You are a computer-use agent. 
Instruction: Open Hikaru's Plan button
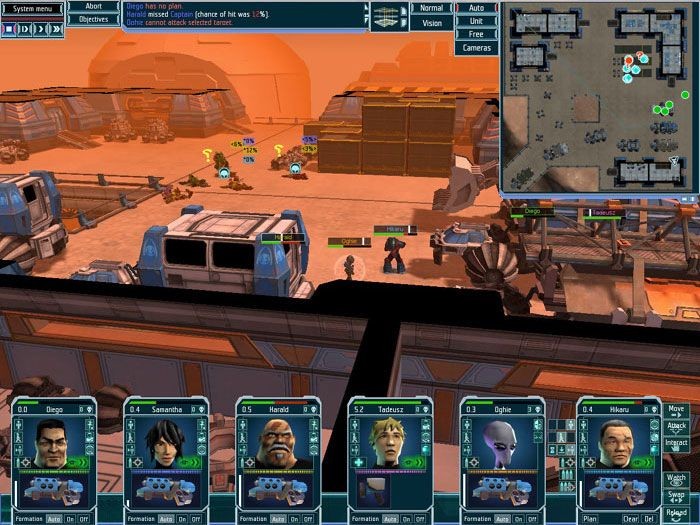coord(590,519)
